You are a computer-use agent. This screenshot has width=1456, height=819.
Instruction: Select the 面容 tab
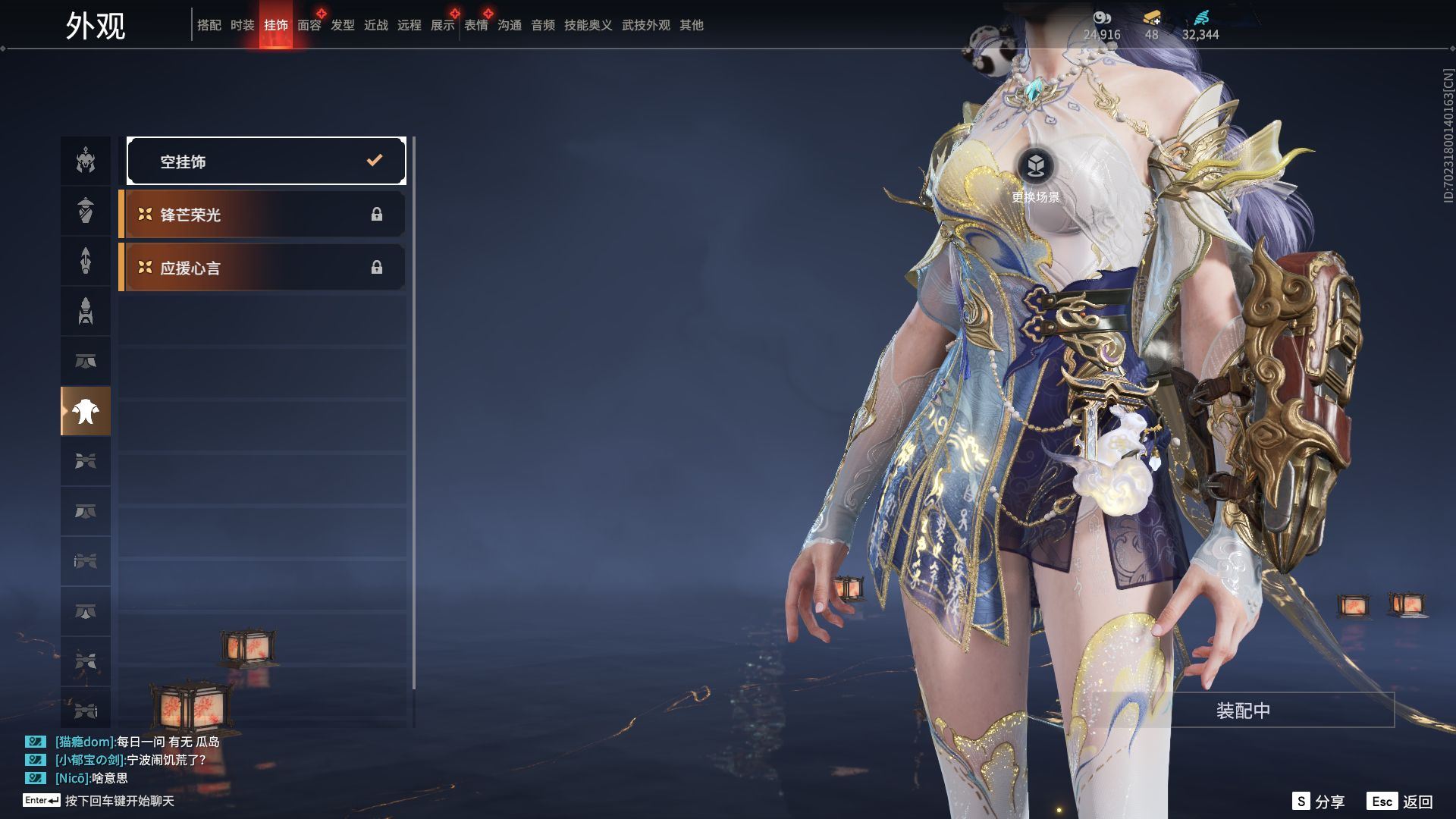tap(309, 25)
